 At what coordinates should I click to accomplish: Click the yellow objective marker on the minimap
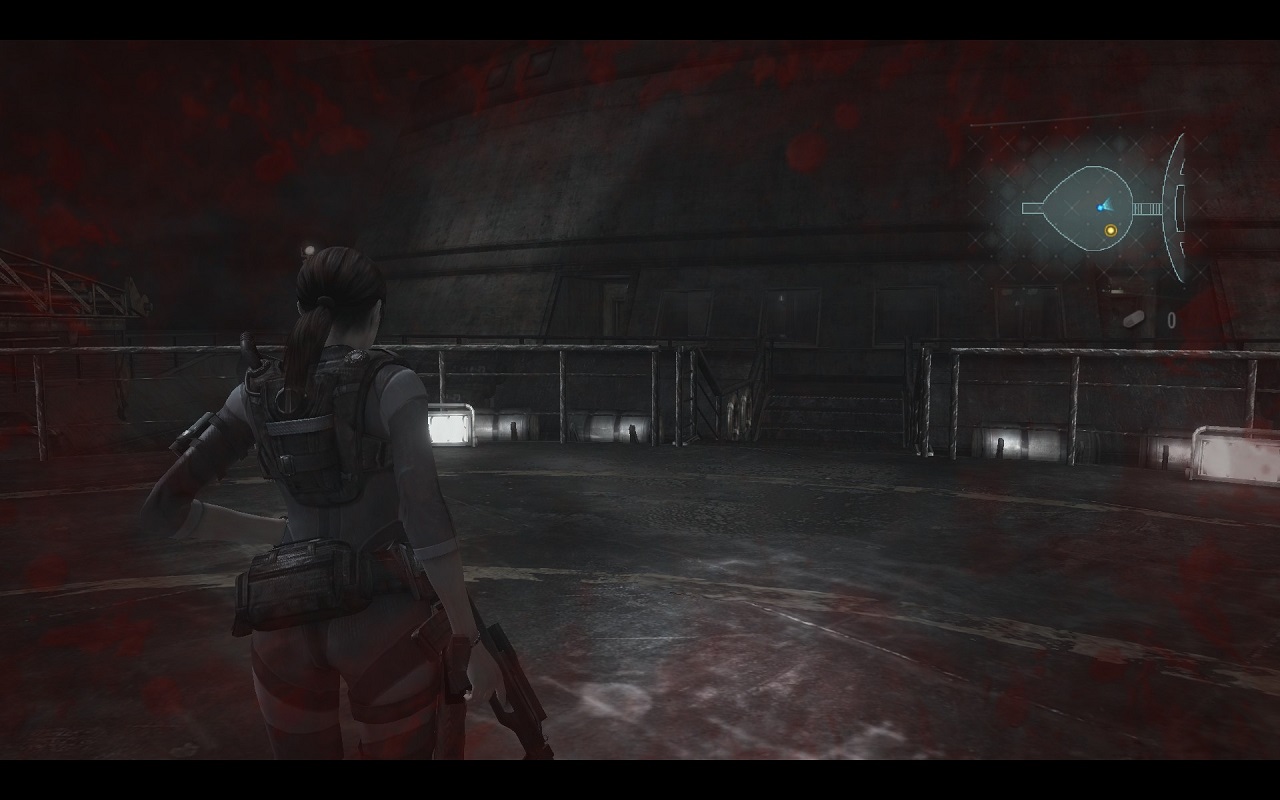(1110, 230)
